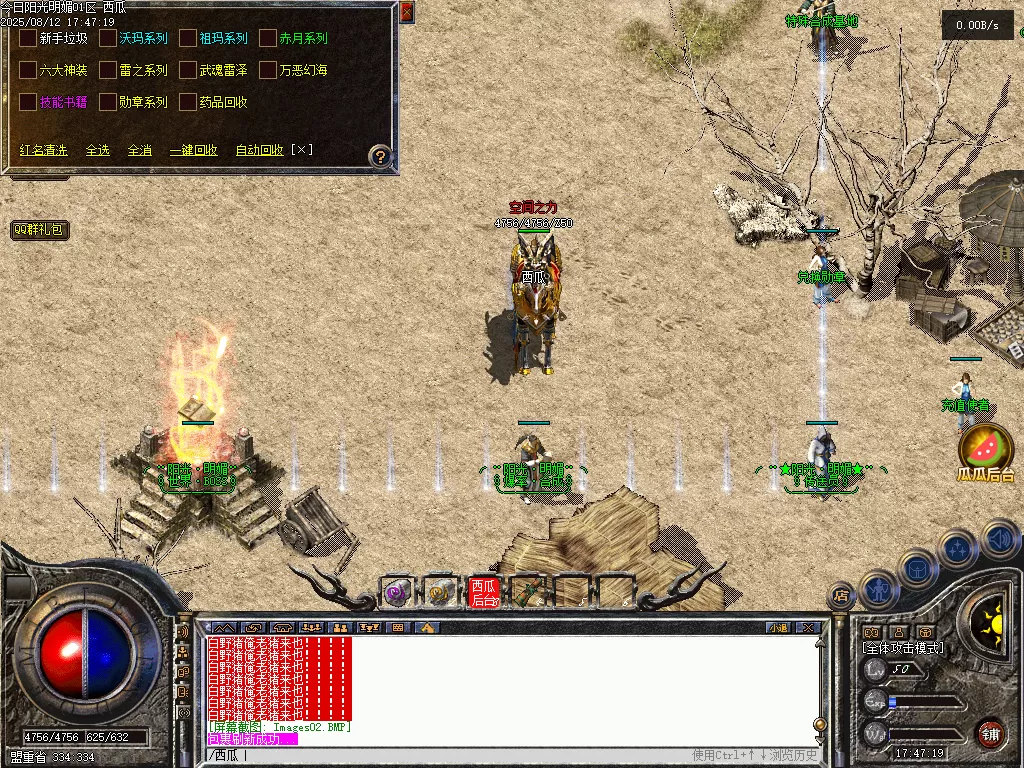Screen dimensions: 1024x768
Task: Open the question mark help button
Action: (380, 156)
